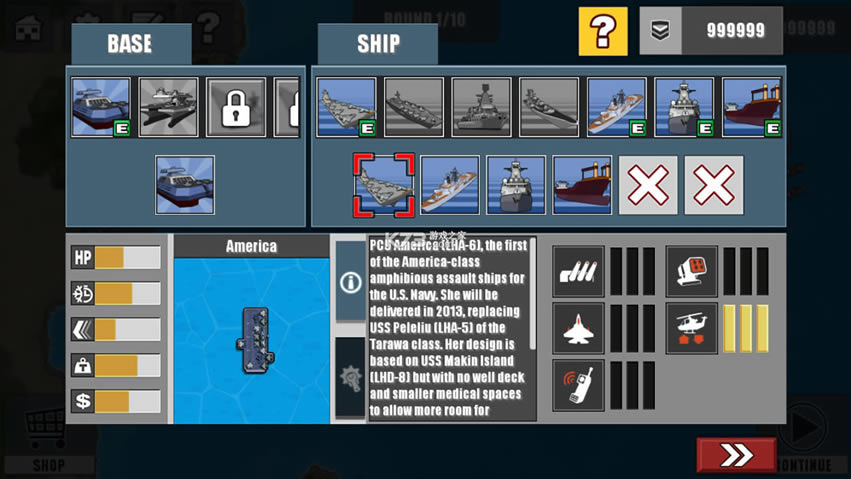
Task: Switch to the SHIP tab
Action: (378, 45)
